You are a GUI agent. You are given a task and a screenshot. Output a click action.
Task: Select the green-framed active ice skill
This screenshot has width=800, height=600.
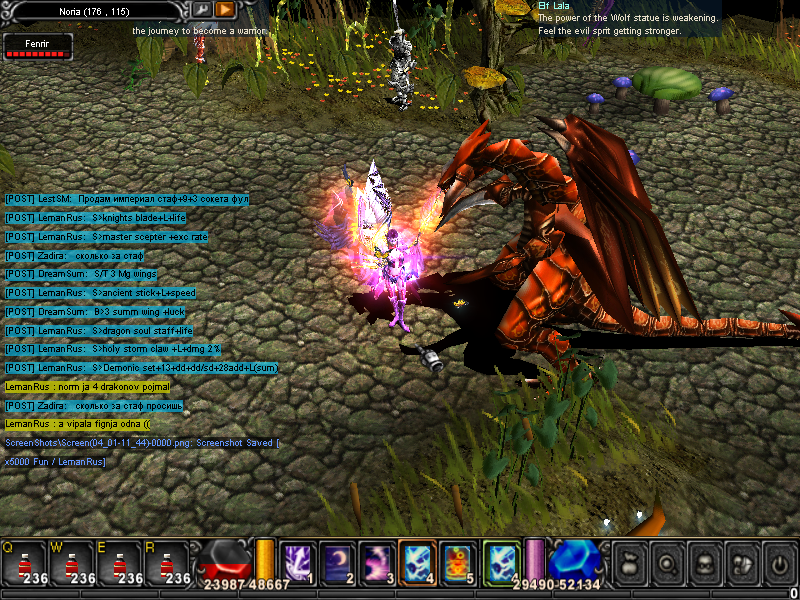pyautogui.click(x=501, y=561)
